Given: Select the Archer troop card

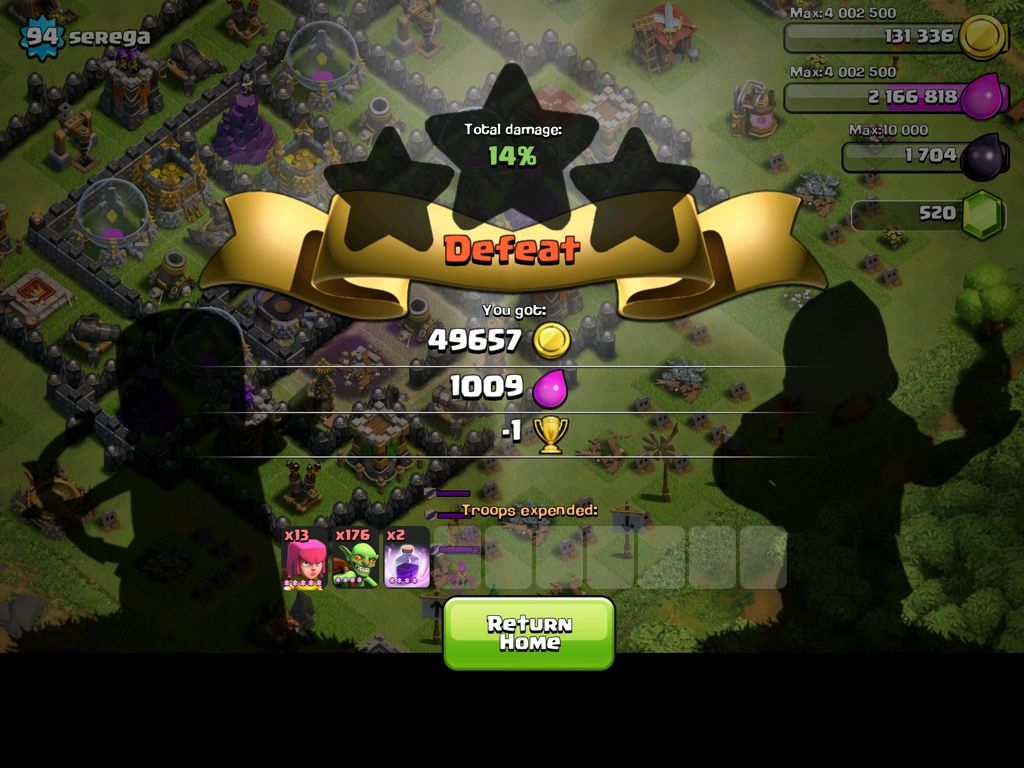Looking at the screenshot, I should click(306, 558).
